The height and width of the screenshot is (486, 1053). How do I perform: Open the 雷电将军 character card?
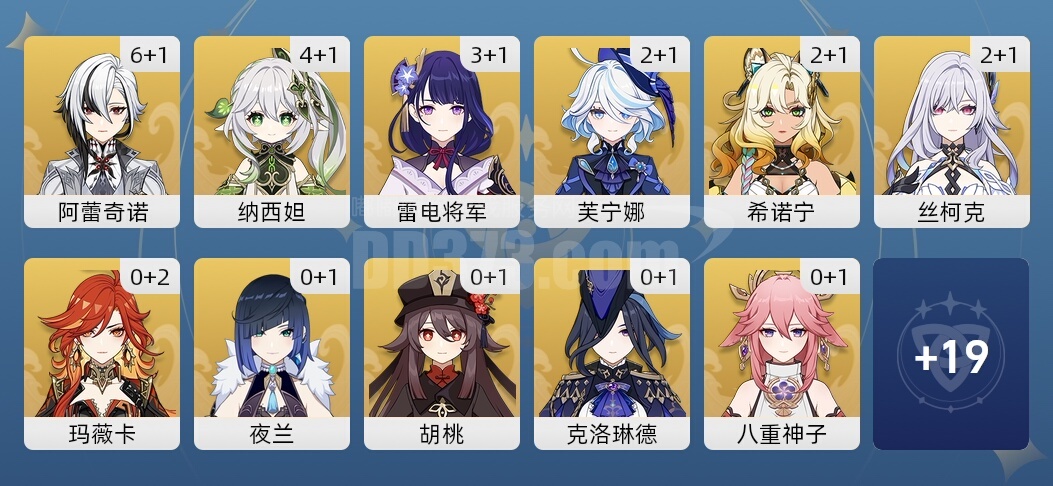(442, 131)
